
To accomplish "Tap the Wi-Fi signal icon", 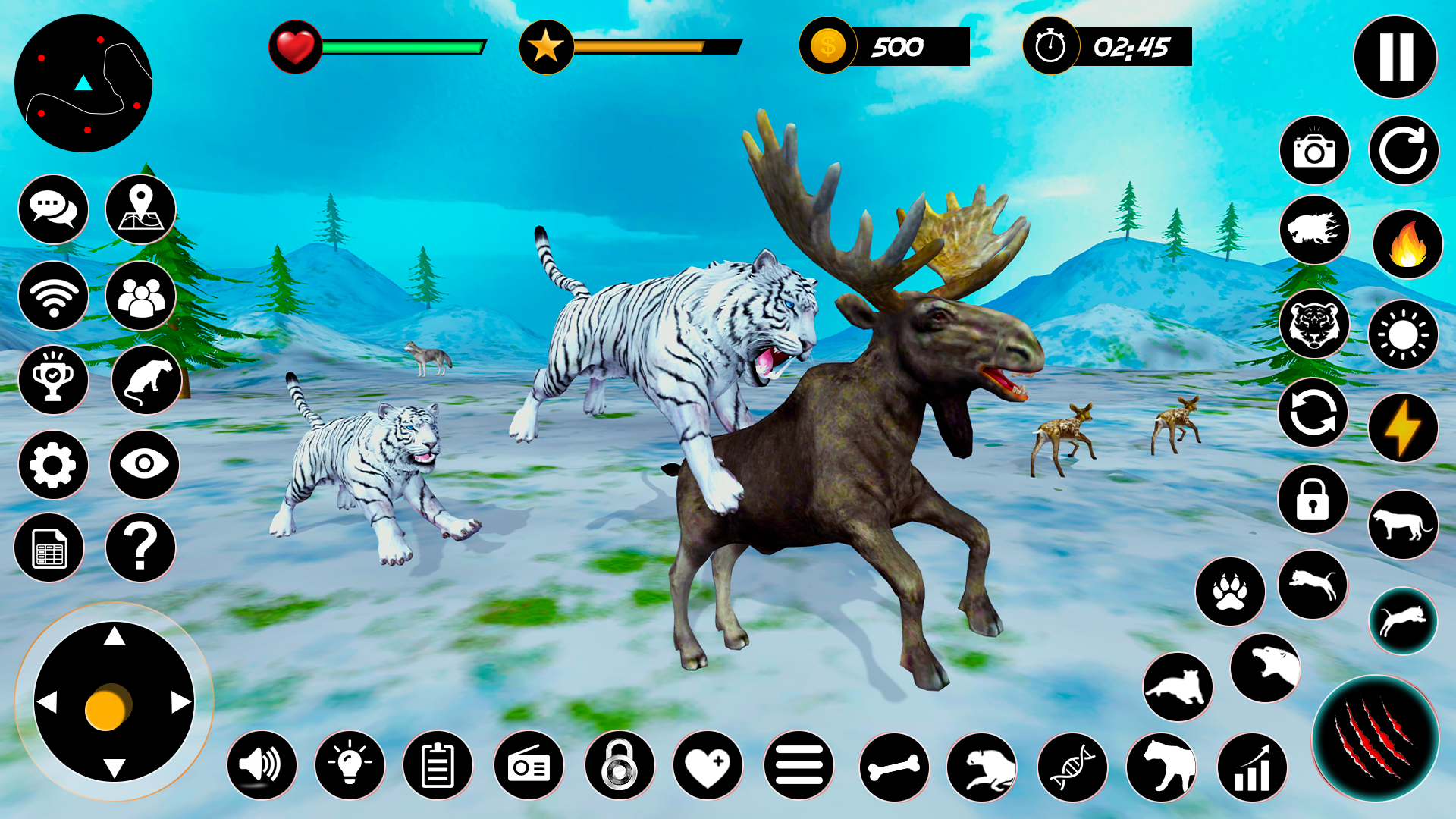I will (x=53, y=296).
